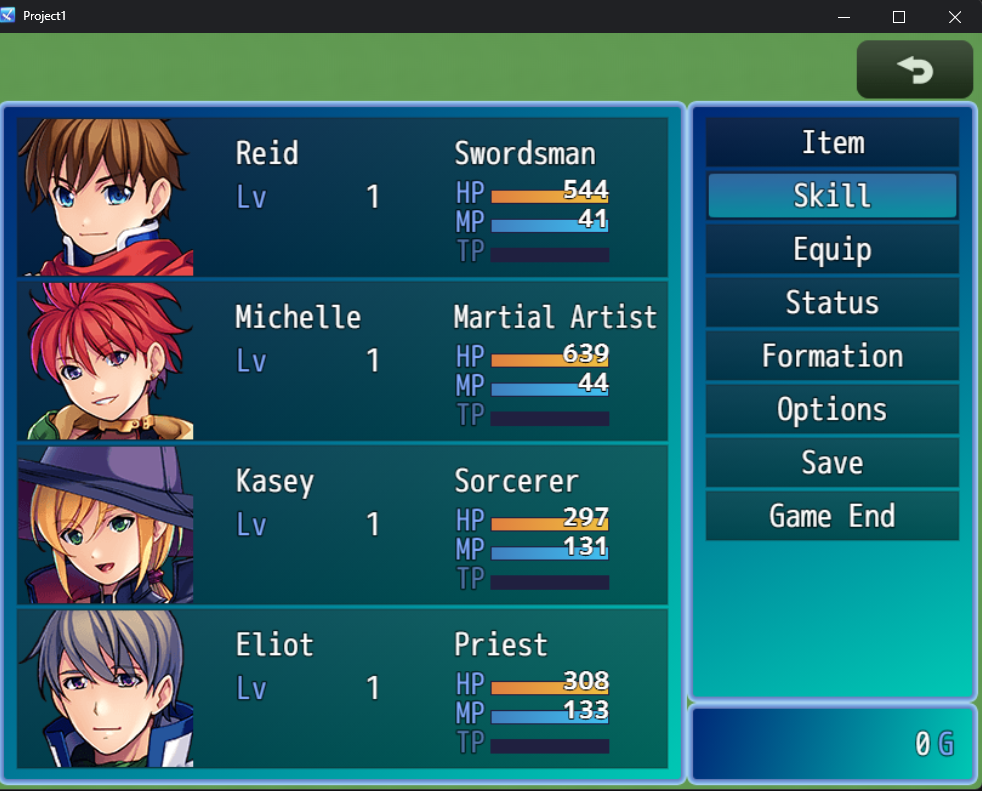Open the Equip menu
This screenshot has height=791, width=982.
pyautogui.click(x=832, y=249)
